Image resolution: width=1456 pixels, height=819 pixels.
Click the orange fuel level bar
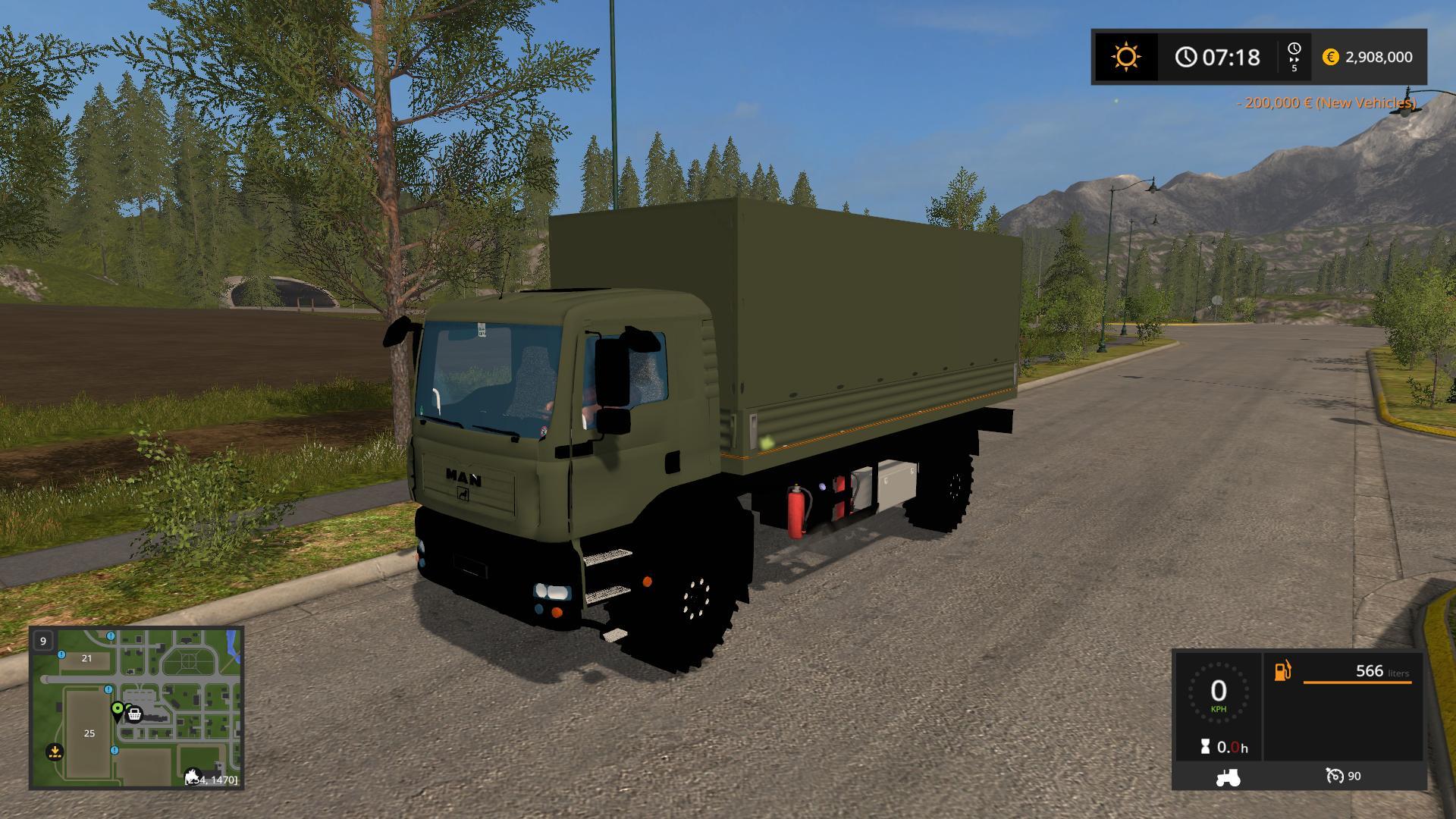(1357, 682)
